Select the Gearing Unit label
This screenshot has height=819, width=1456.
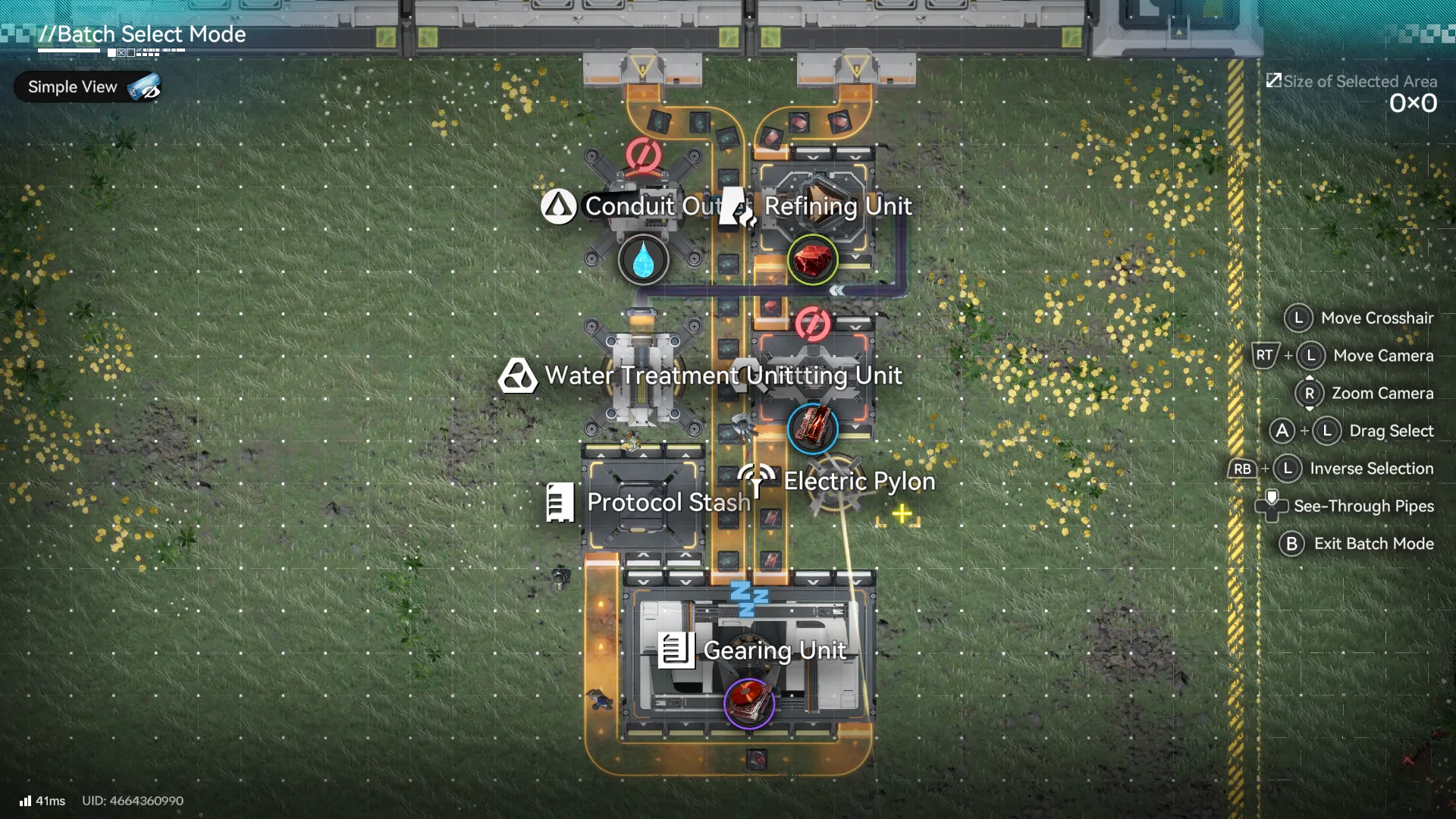pos(773,650)
